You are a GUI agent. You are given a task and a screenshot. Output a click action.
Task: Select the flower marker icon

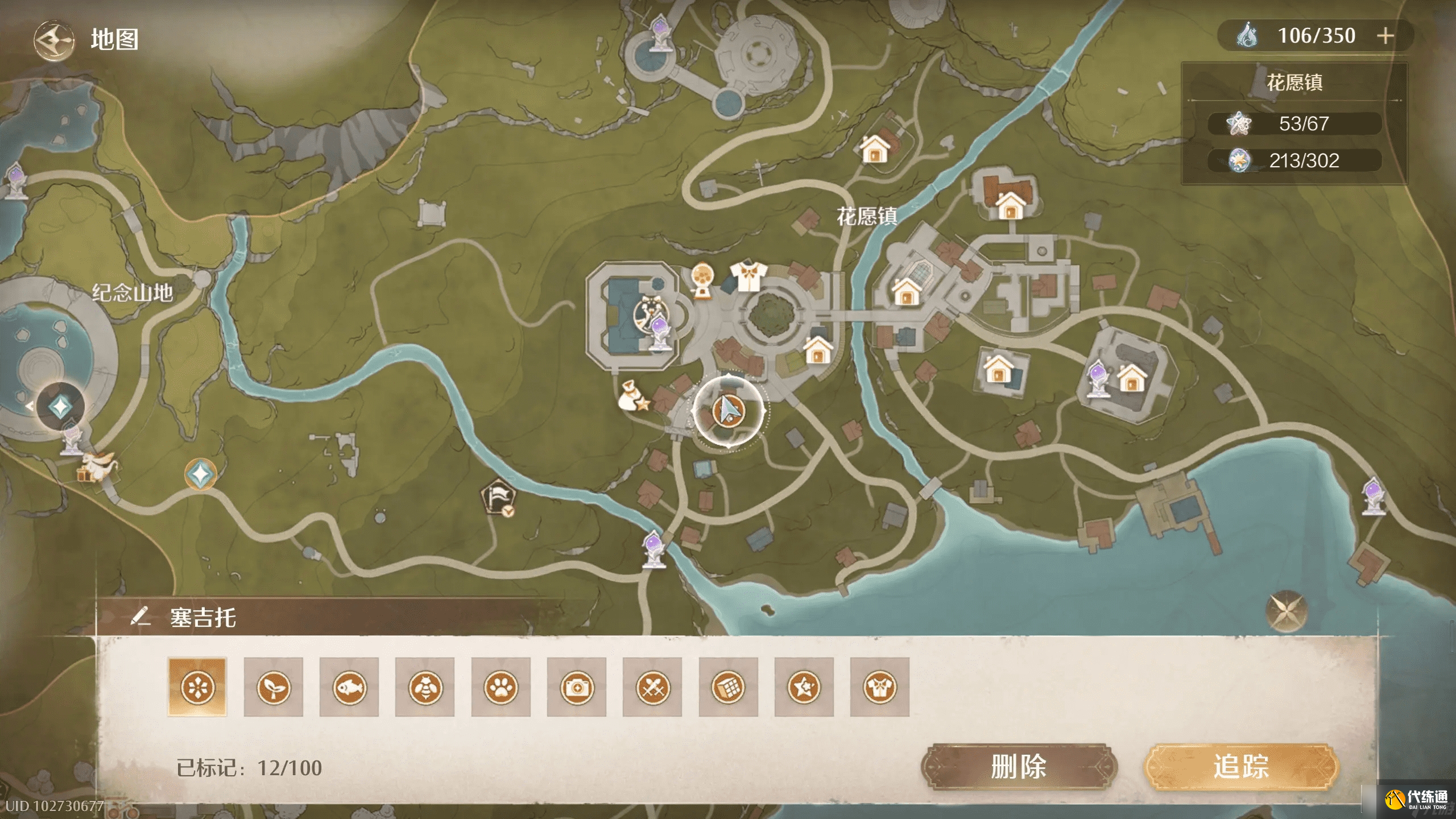(x=197, y=687)
